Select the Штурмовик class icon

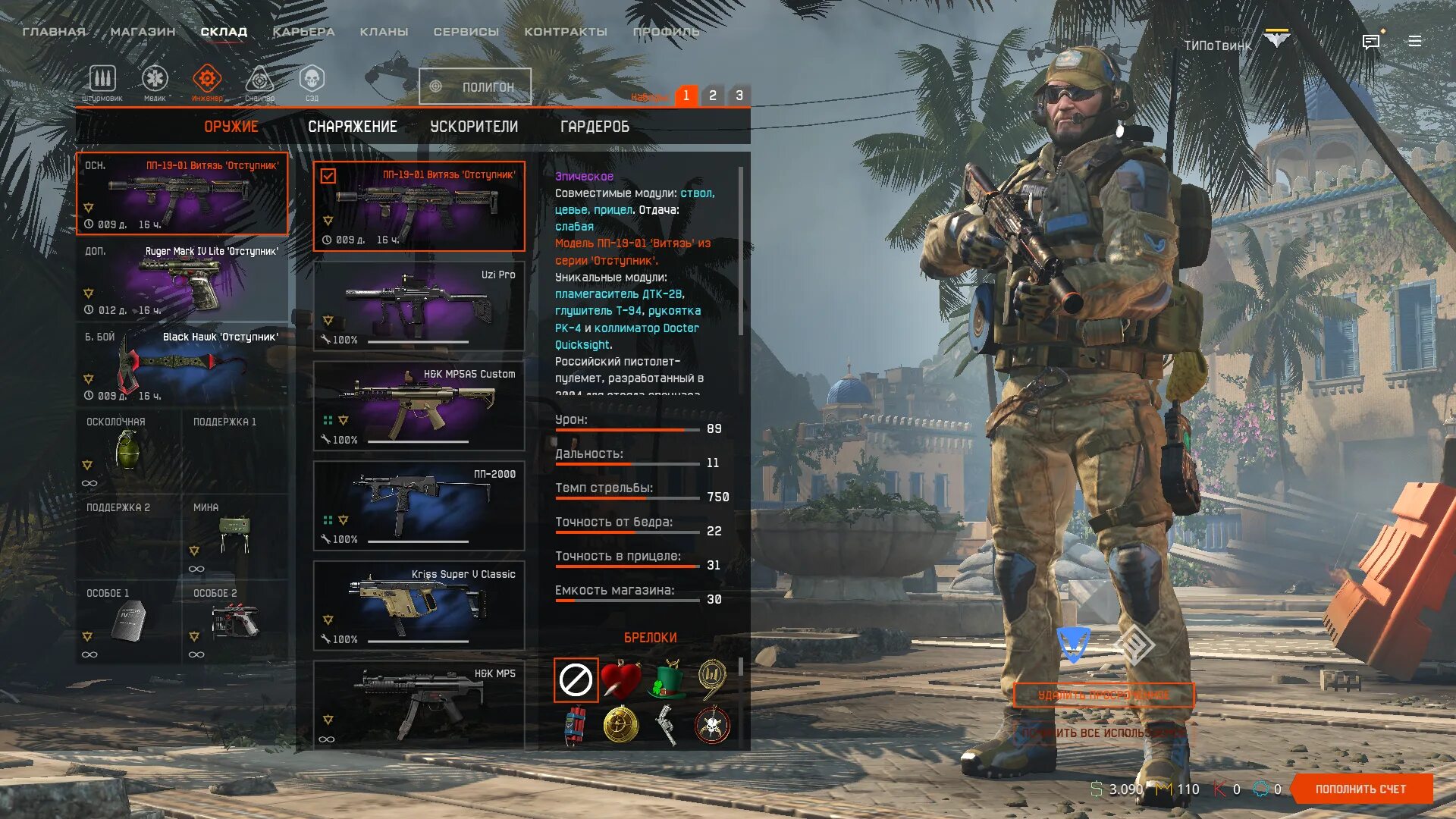pos(102,80)
